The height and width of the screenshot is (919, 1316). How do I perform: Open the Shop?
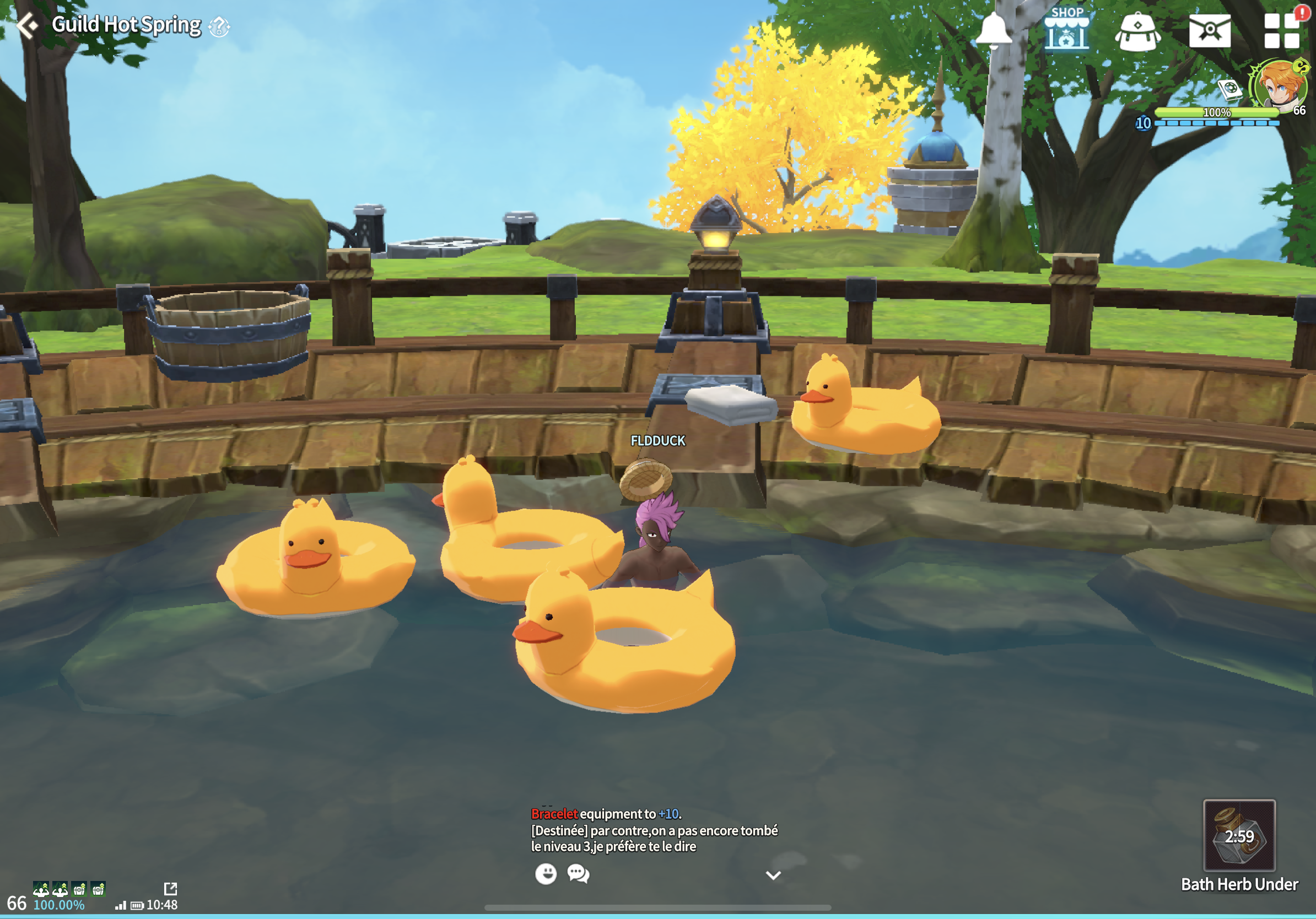point(1066,29)
